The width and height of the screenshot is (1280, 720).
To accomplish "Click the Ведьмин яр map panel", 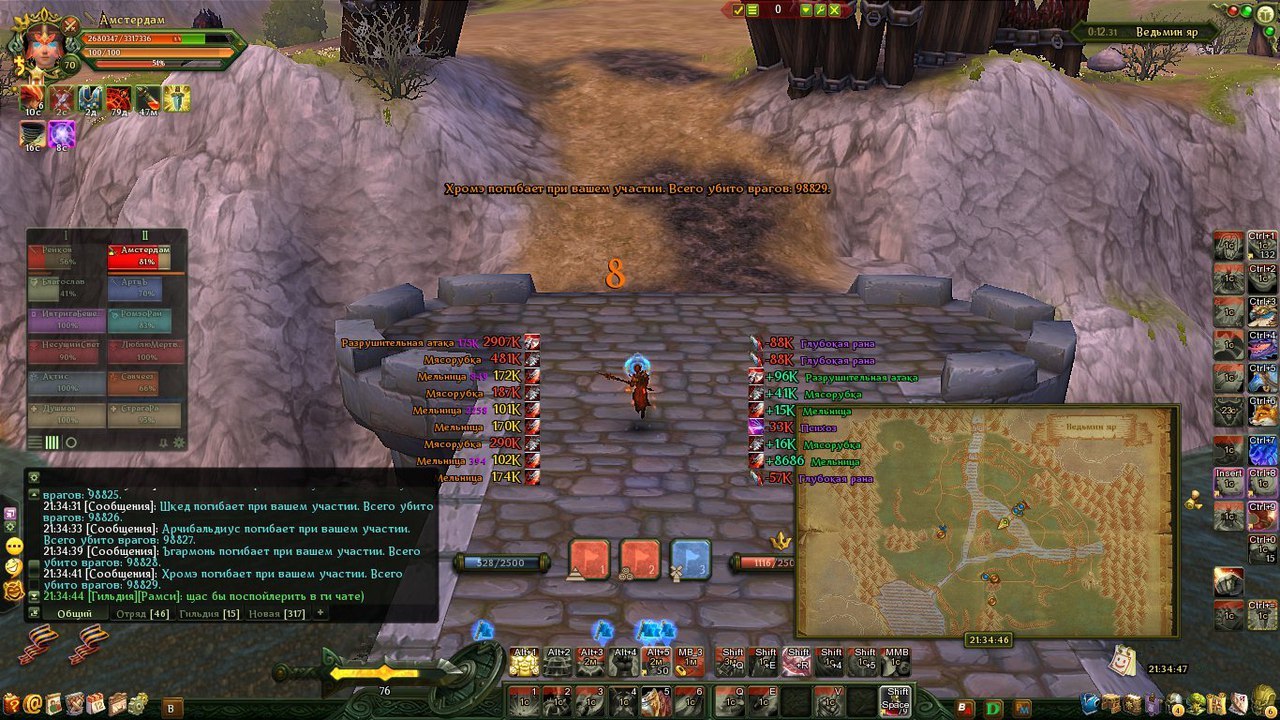I will tap(987, 520).
